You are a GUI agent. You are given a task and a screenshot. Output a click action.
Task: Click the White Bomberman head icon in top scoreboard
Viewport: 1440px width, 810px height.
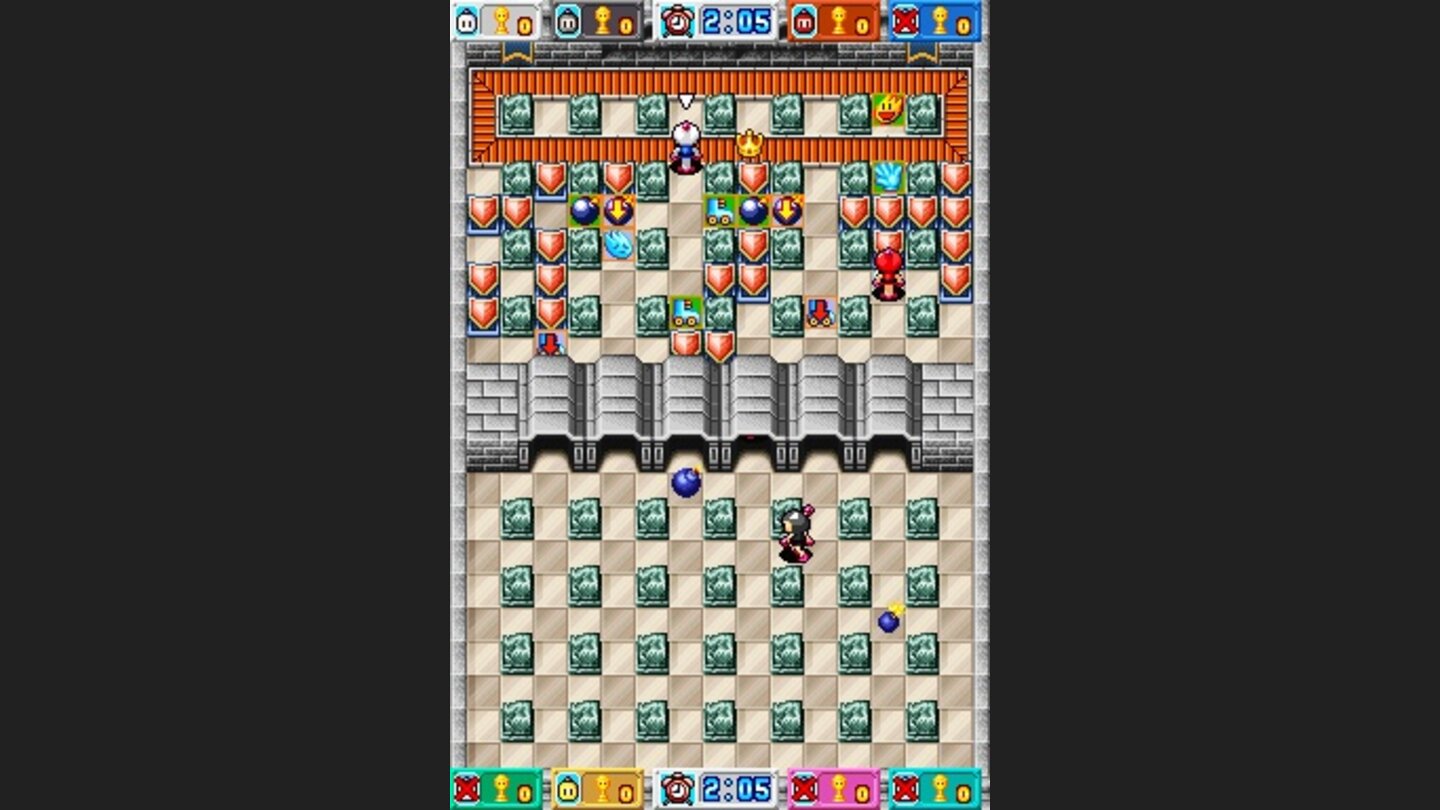[x=466, y=20]
